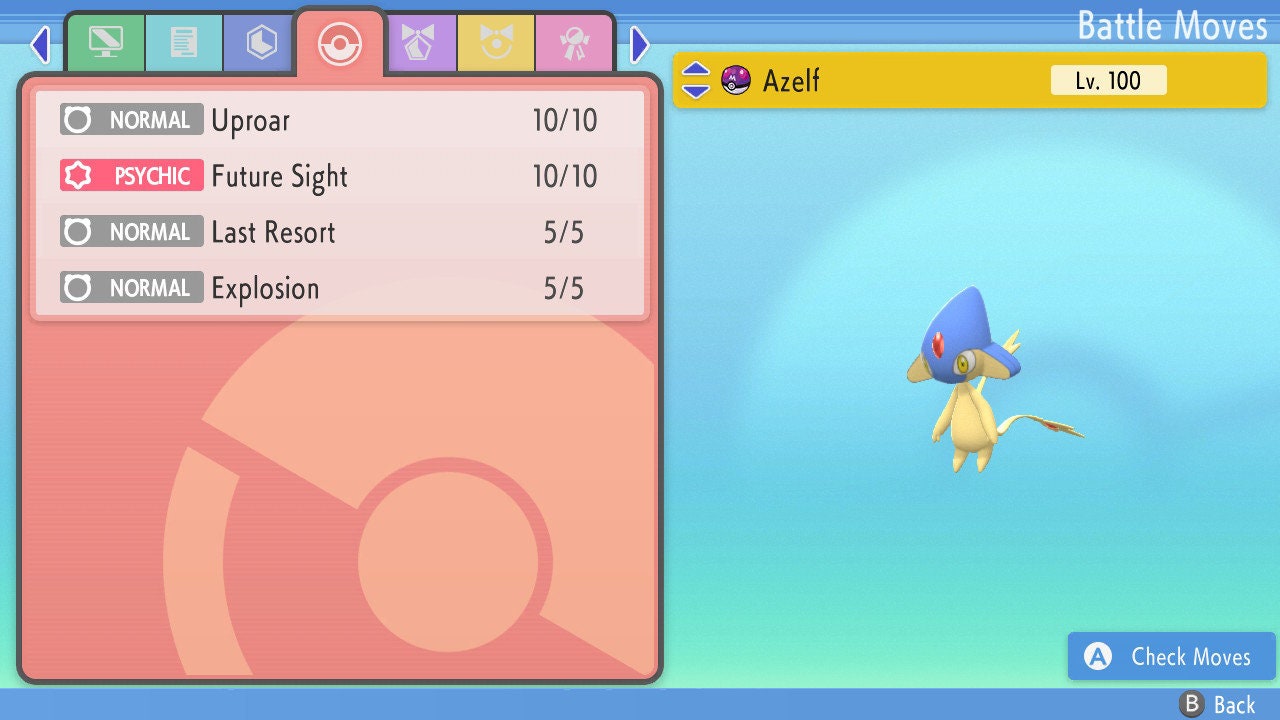This screenshot has width=1280, height=720.
Task: Open Check Moves
Action: (1171, 656)
